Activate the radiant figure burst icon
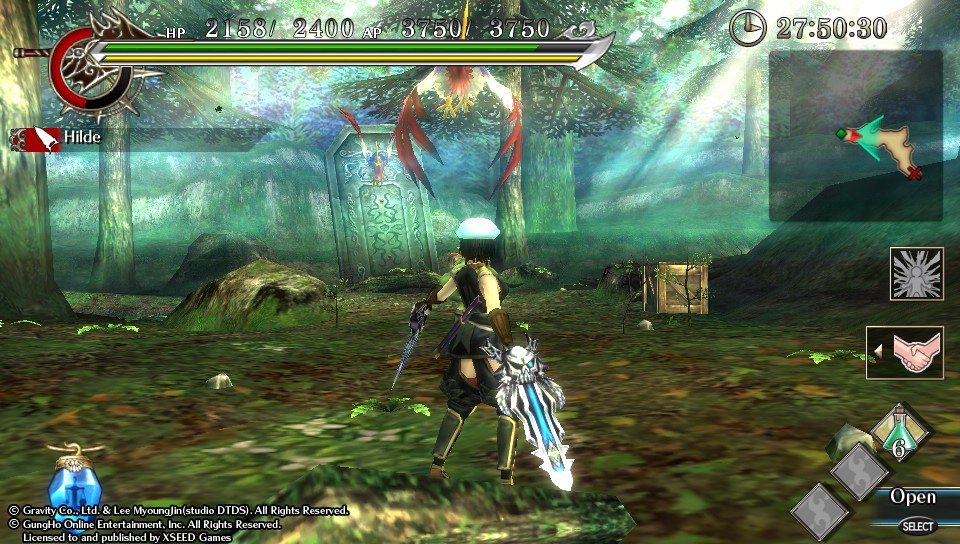The height and width of the screenshot is (544, 960). pos(916,274)
